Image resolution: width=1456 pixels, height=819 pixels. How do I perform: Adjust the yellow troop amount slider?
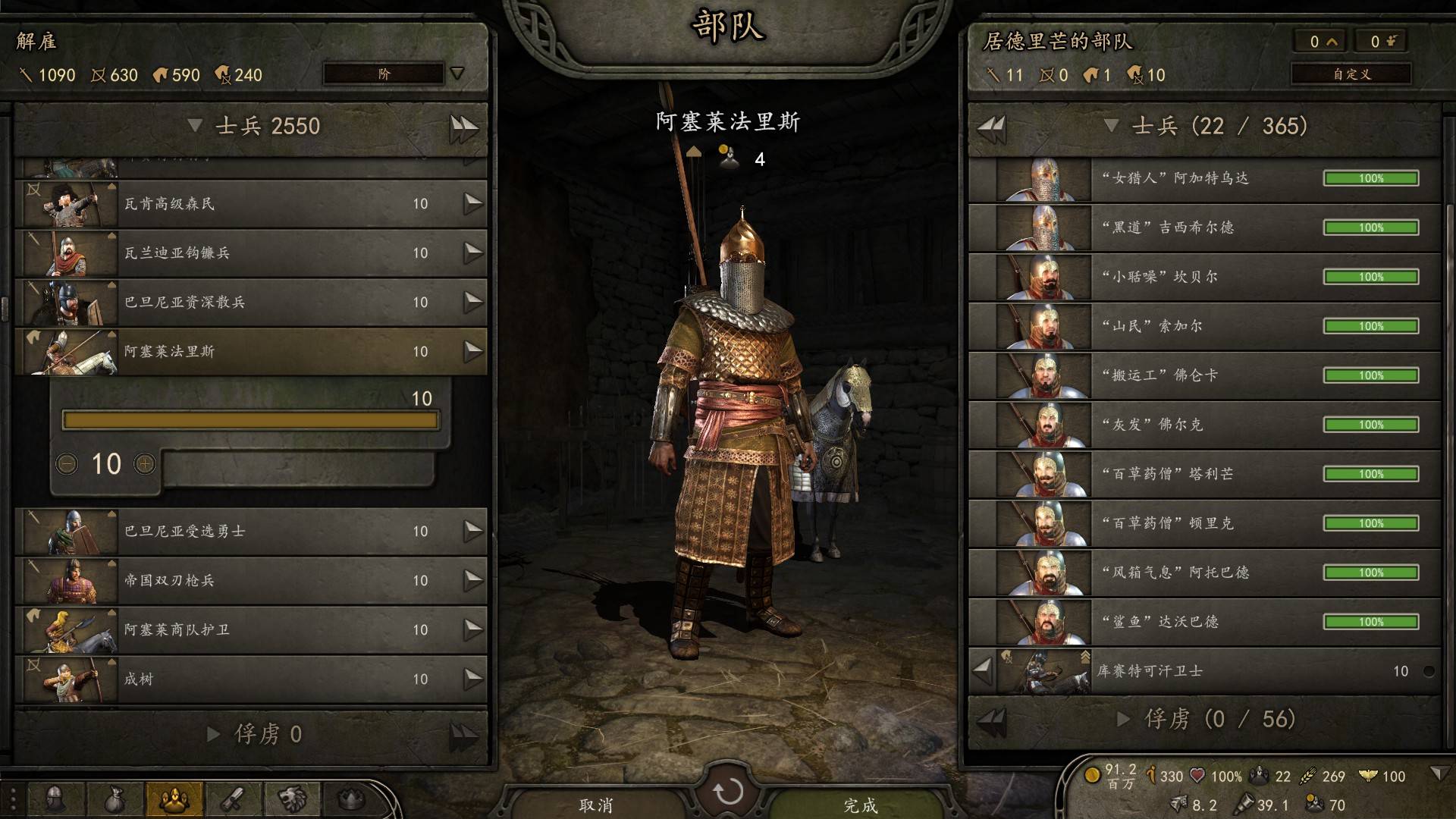click(x=250, y=420)
